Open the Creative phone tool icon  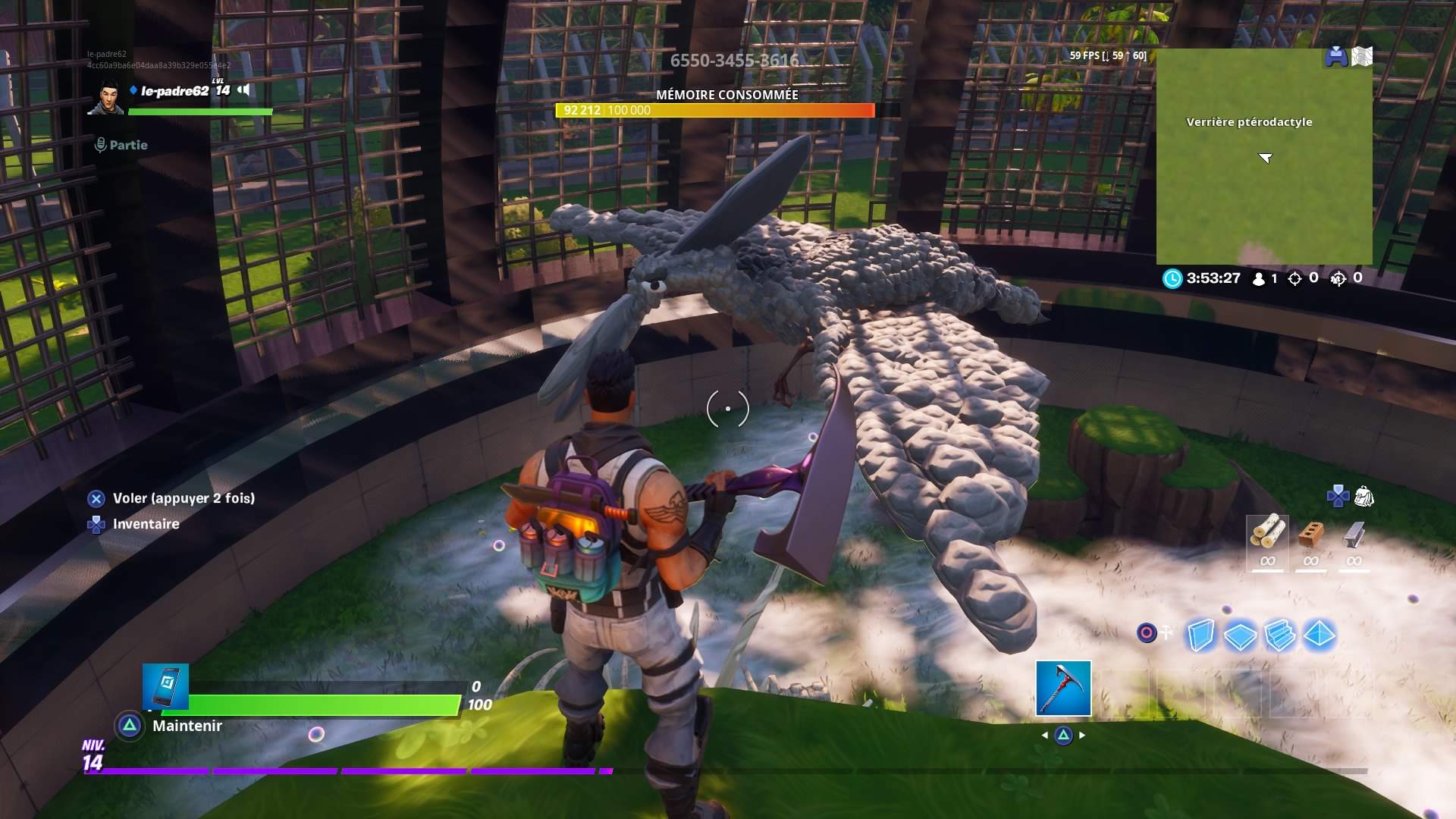165,686
